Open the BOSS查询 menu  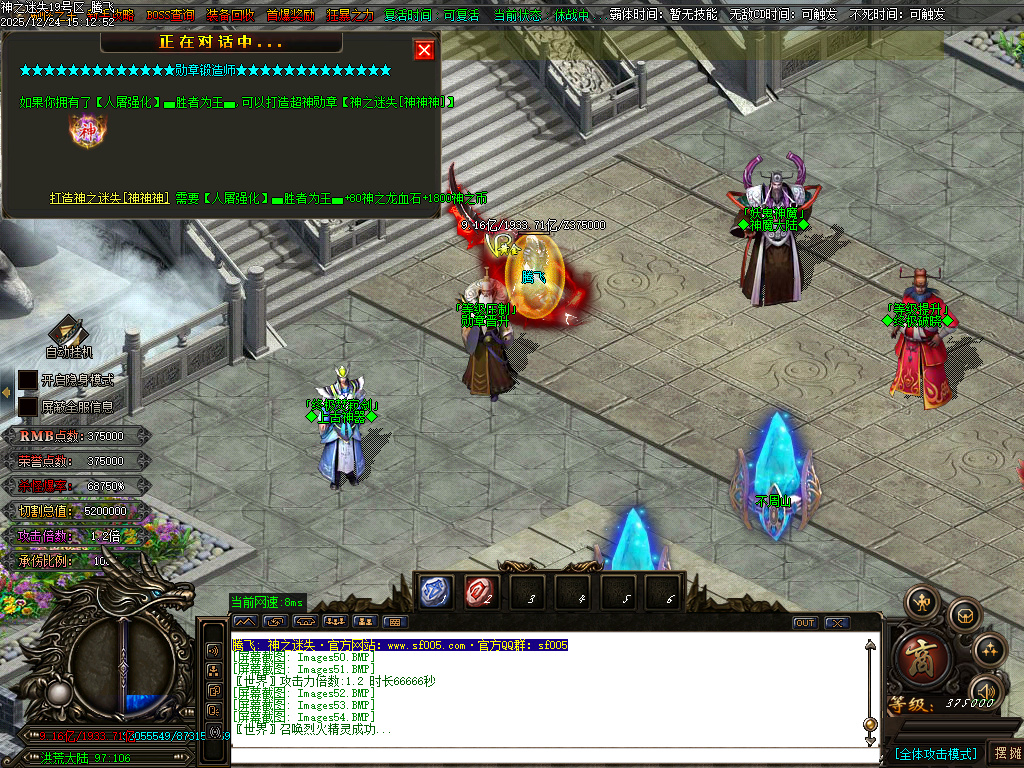click(171, 15)
